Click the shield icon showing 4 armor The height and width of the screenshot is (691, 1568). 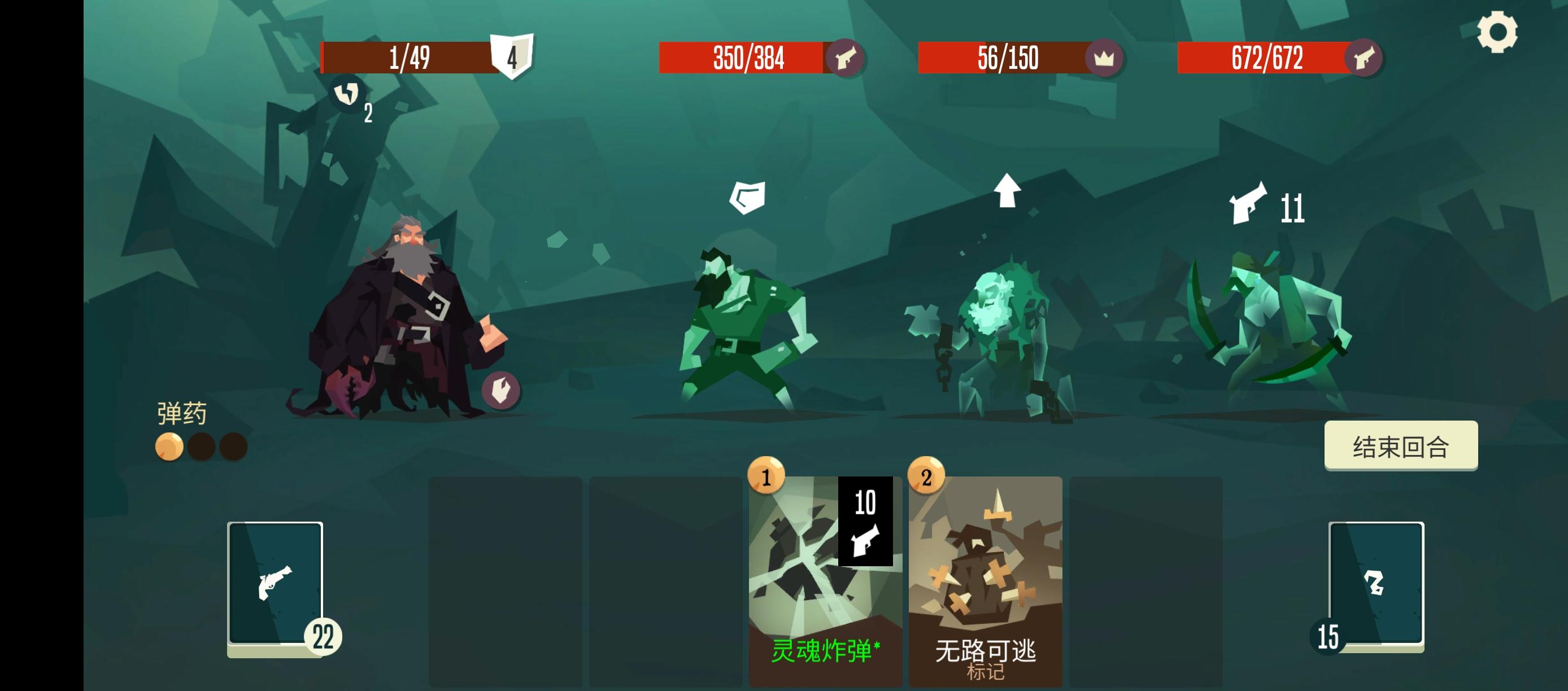coord(511,58)
